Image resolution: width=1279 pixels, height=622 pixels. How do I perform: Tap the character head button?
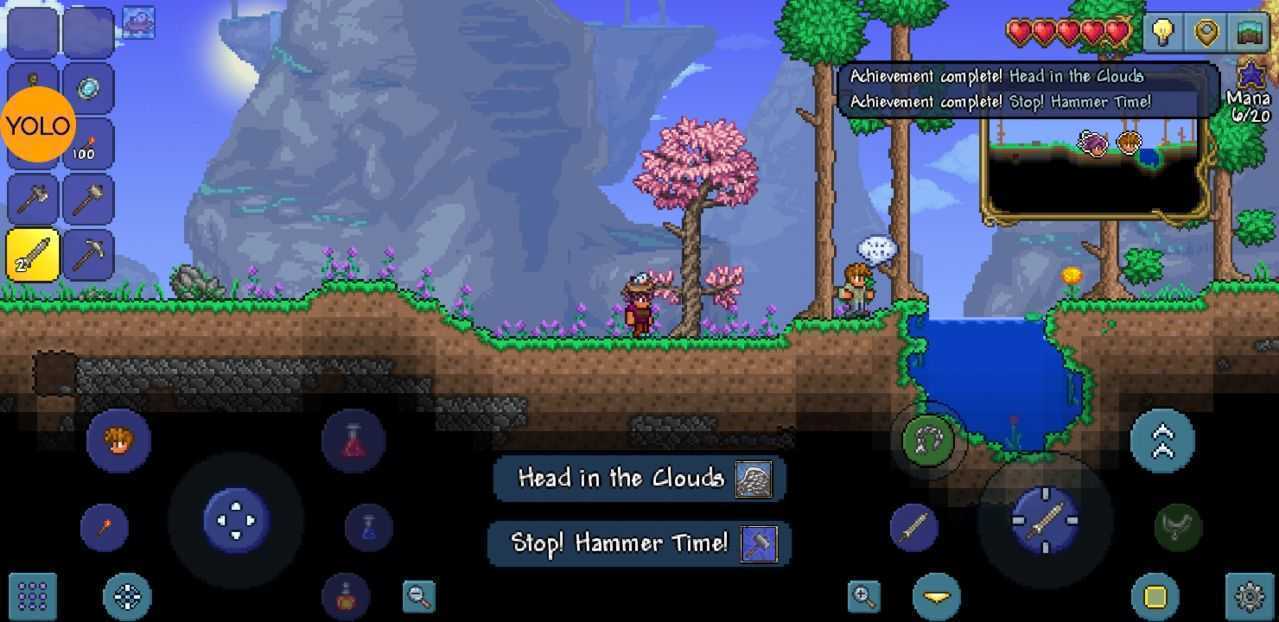118,440
